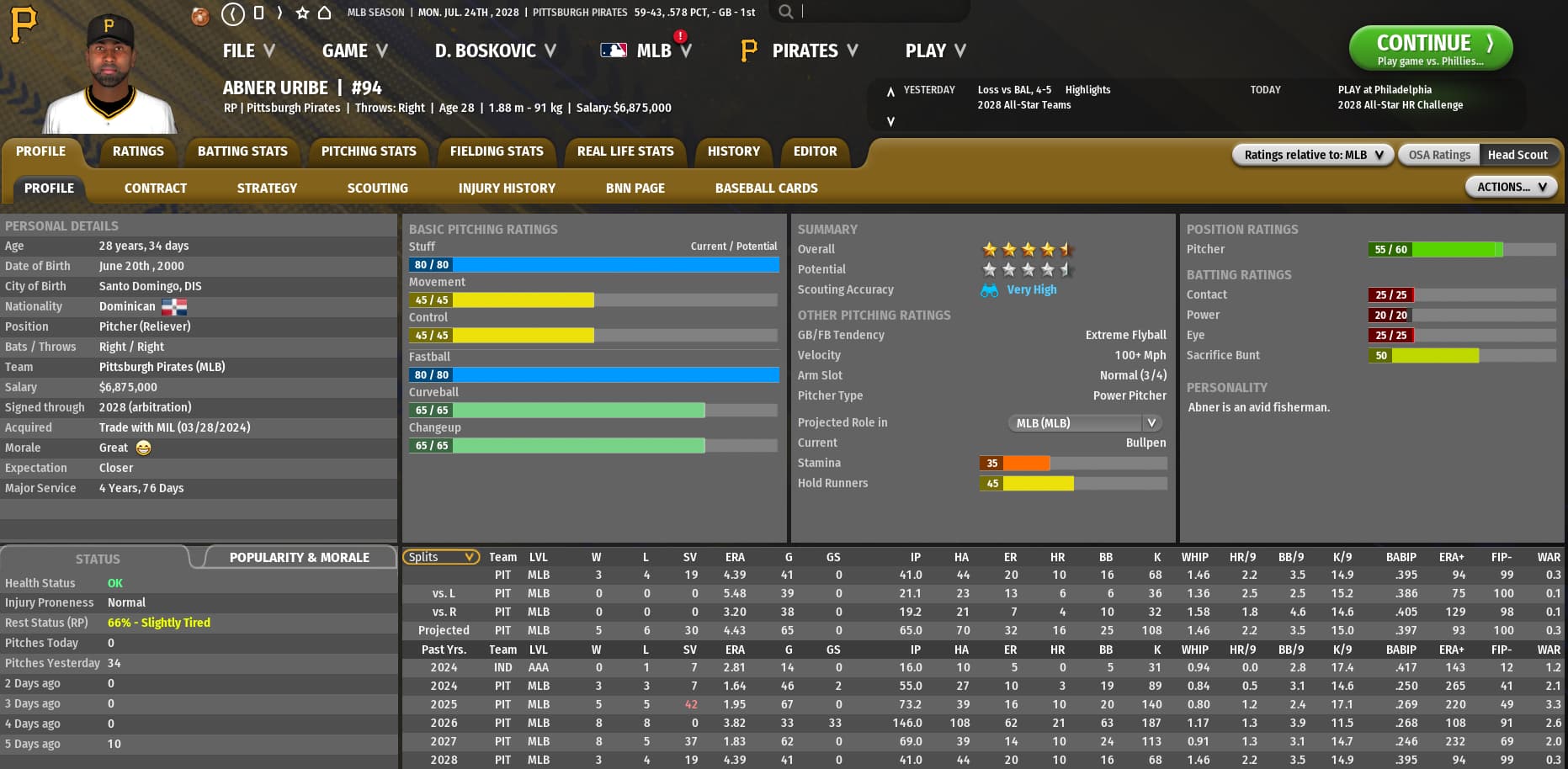Open the Game menu
1568x769 pixels.
tap(354, 51)
